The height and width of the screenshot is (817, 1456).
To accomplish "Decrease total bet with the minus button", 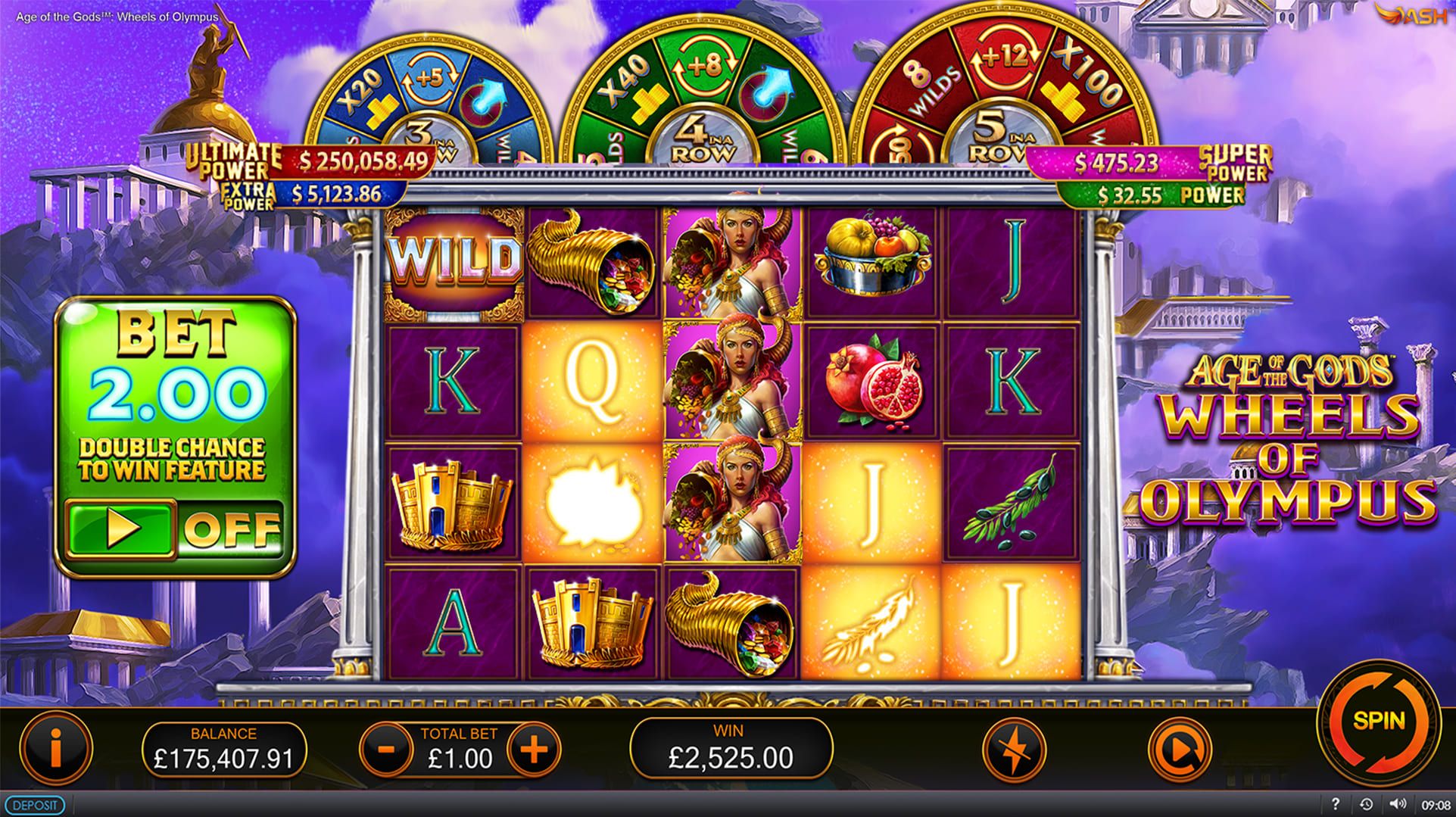I will point(386,750).
